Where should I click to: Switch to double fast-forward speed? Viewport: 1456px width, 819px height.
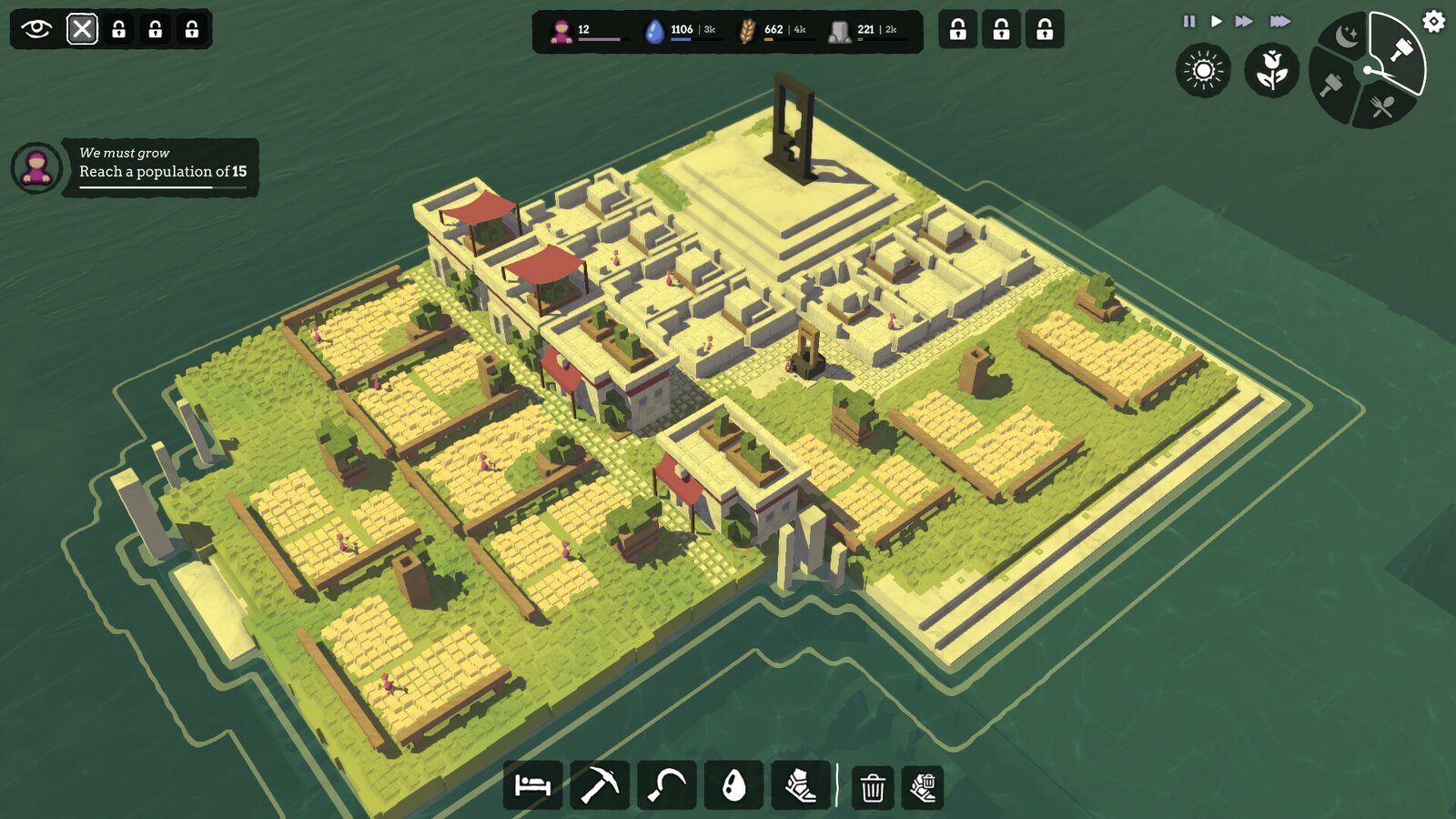pyautogui.click(x=1244, y=21)
